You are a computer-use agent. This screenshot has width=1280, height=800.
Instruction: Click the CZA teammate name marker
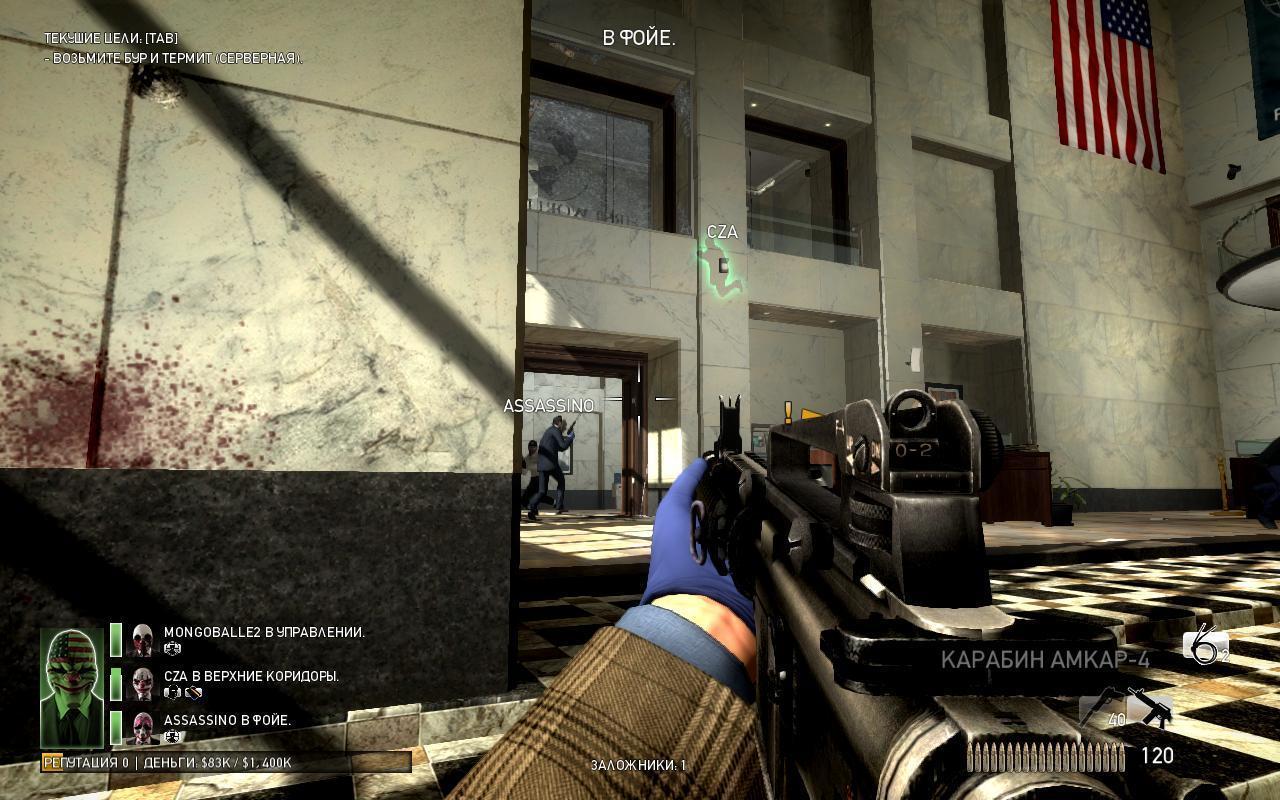[722, 232]
